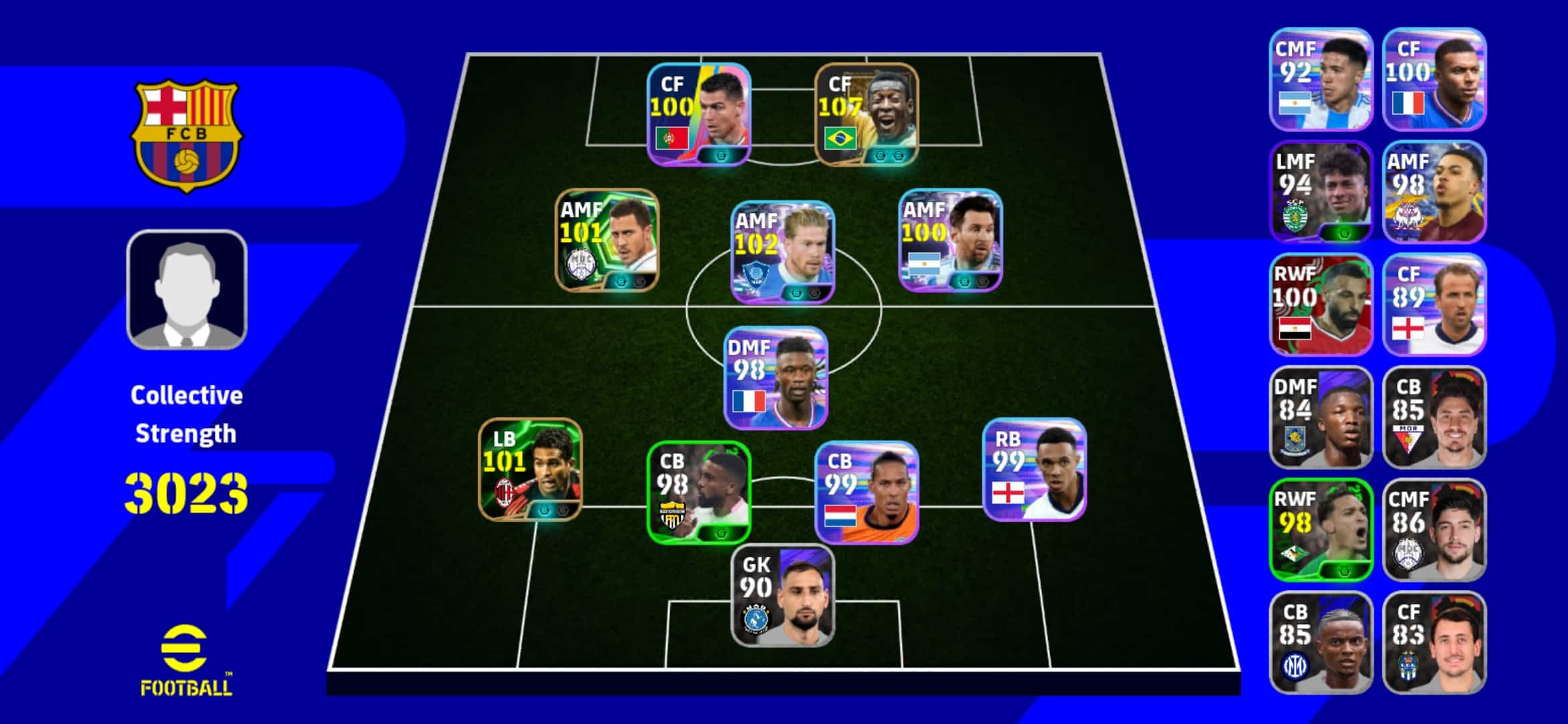Select the CF 107 Brazil player card
1568x724 pixels.
pyautogui.click(x=866, y=114)
